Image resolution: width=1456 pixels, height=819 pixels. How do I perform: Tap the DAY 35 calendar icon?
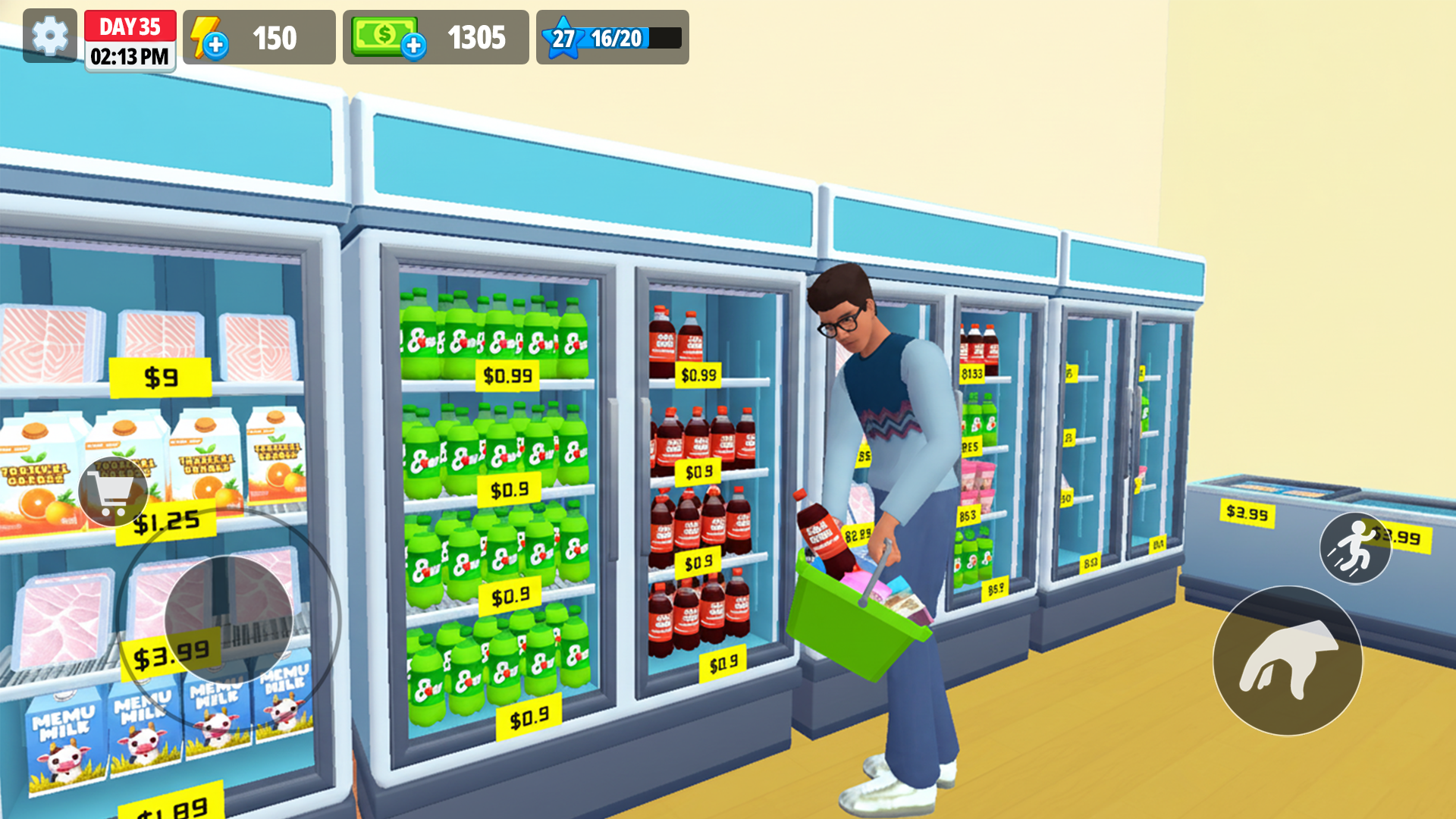[129, 26]
